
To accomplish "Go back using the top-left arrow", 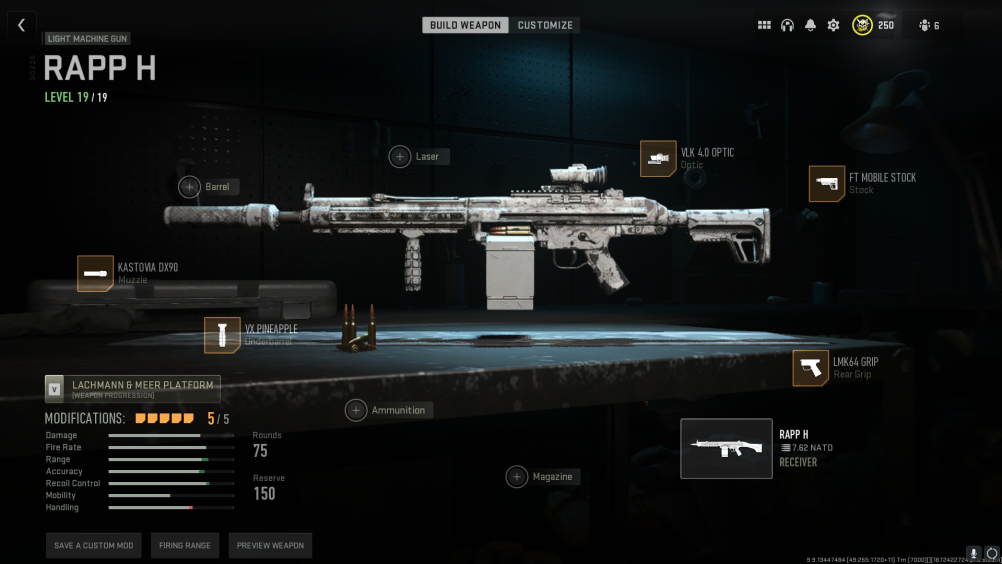I will (21, 25).
